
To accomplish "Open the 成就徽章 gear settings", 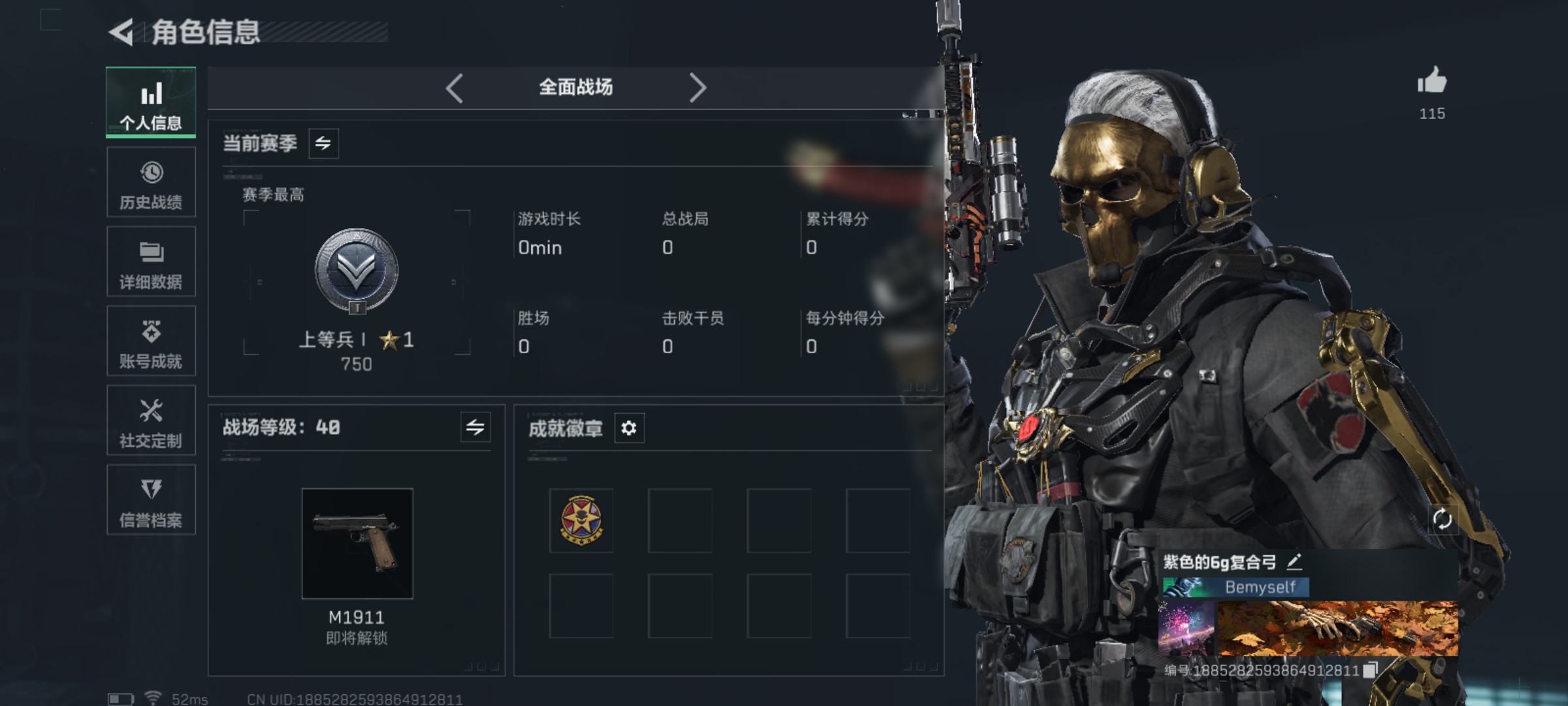I will [629, 428].
